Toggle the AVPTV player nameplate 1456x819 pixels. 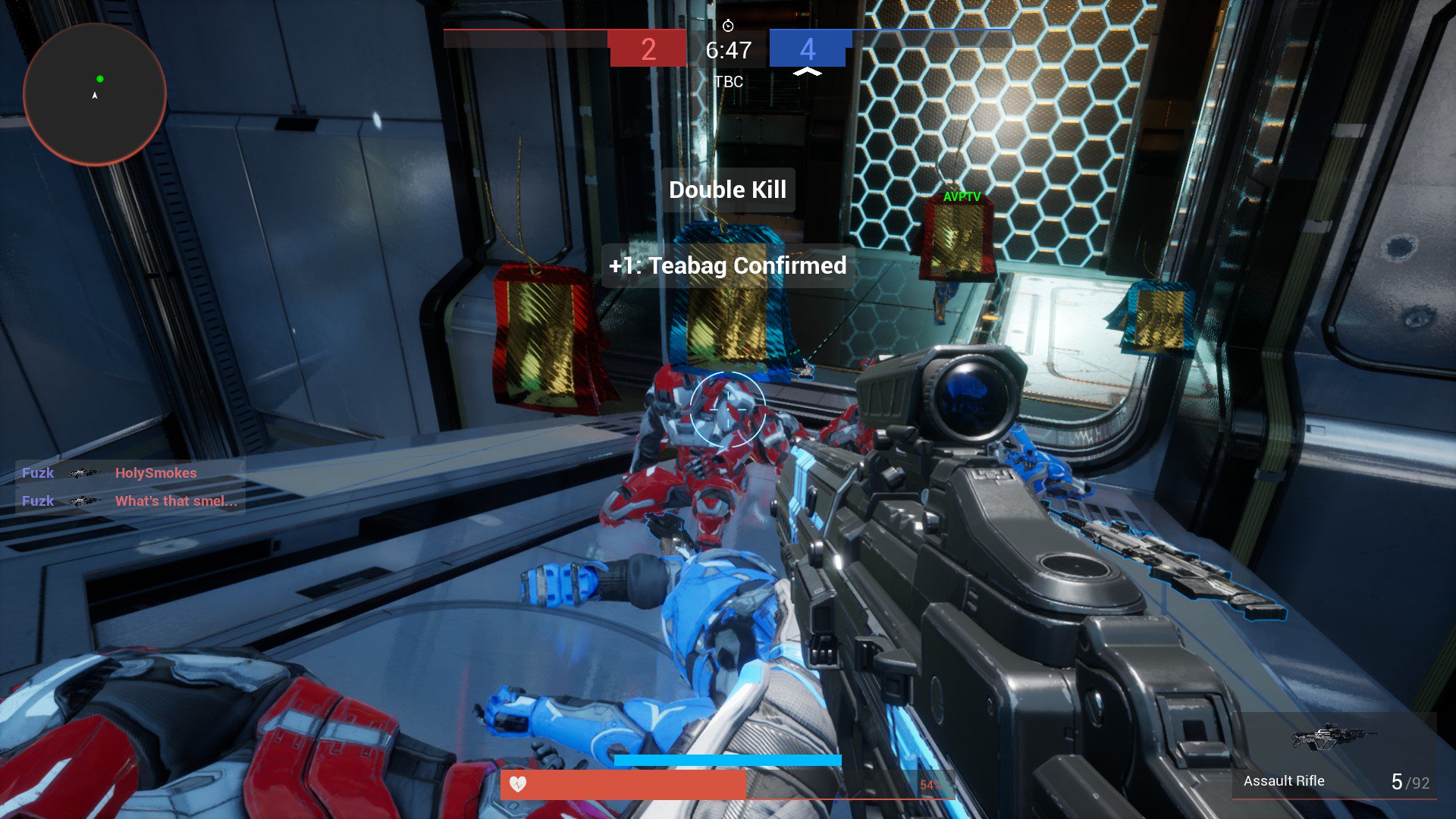click(x=961, y=196)
